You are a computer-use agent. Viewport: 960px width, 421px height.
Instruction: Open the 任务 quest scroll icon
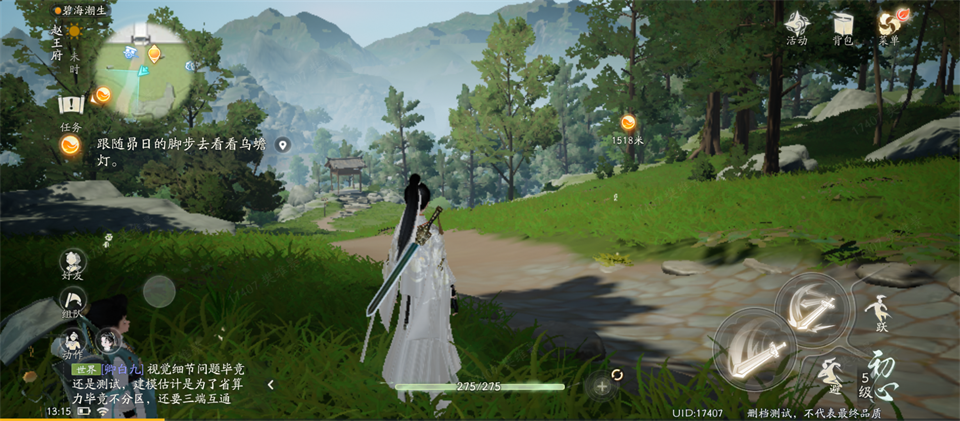coord(70,105)
